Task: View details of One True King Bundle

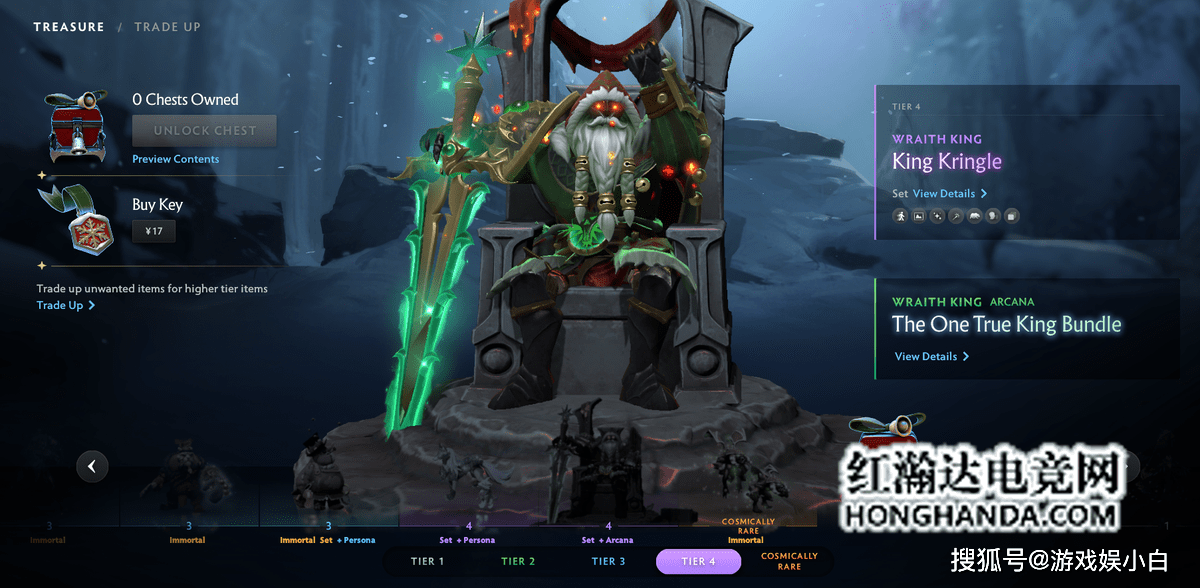Action: (x=931, y=356)
